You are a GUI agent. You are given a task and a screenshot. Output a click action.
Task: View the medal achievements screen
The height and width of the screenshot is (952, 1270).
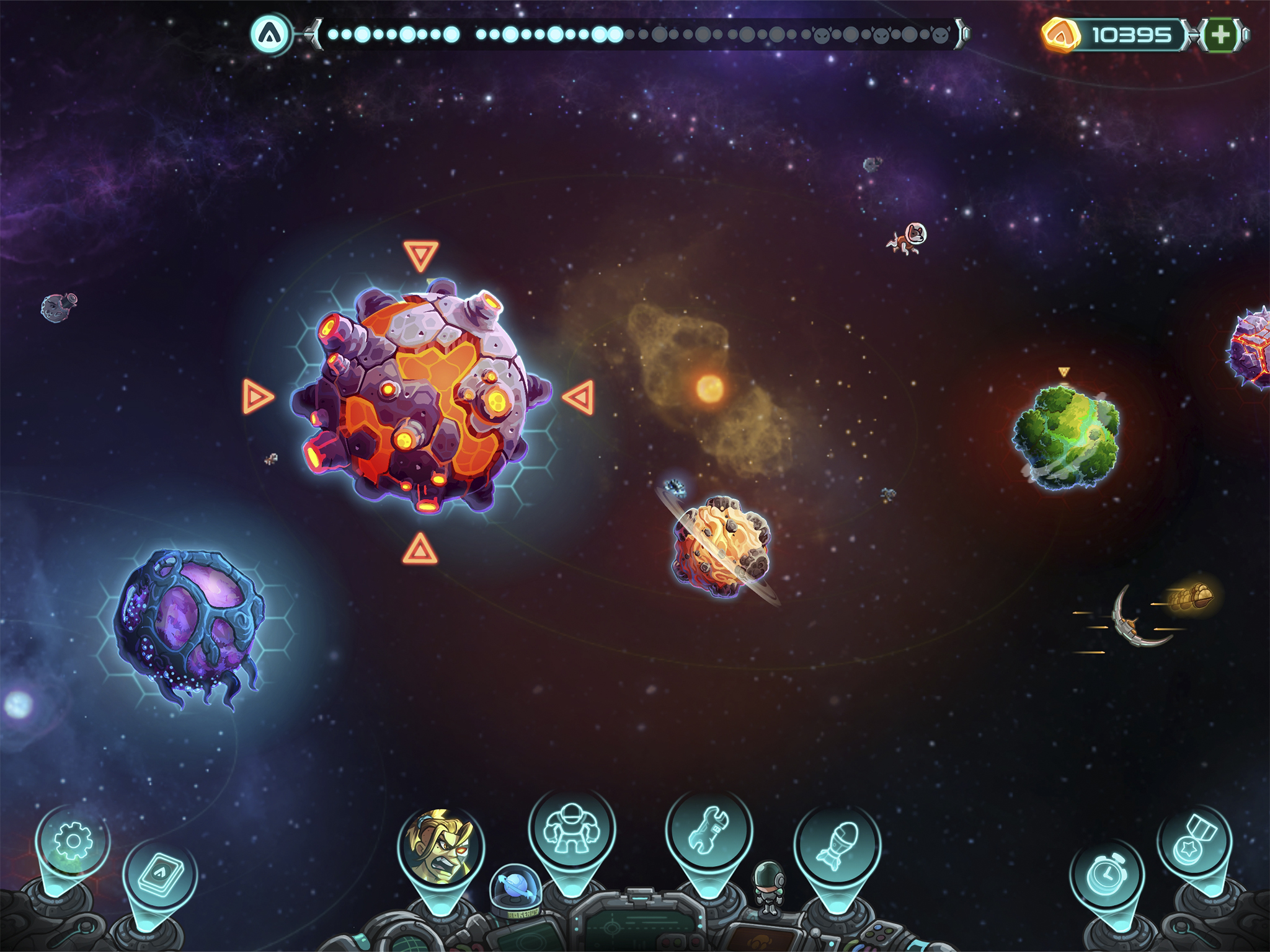[x=1194, y=842]
